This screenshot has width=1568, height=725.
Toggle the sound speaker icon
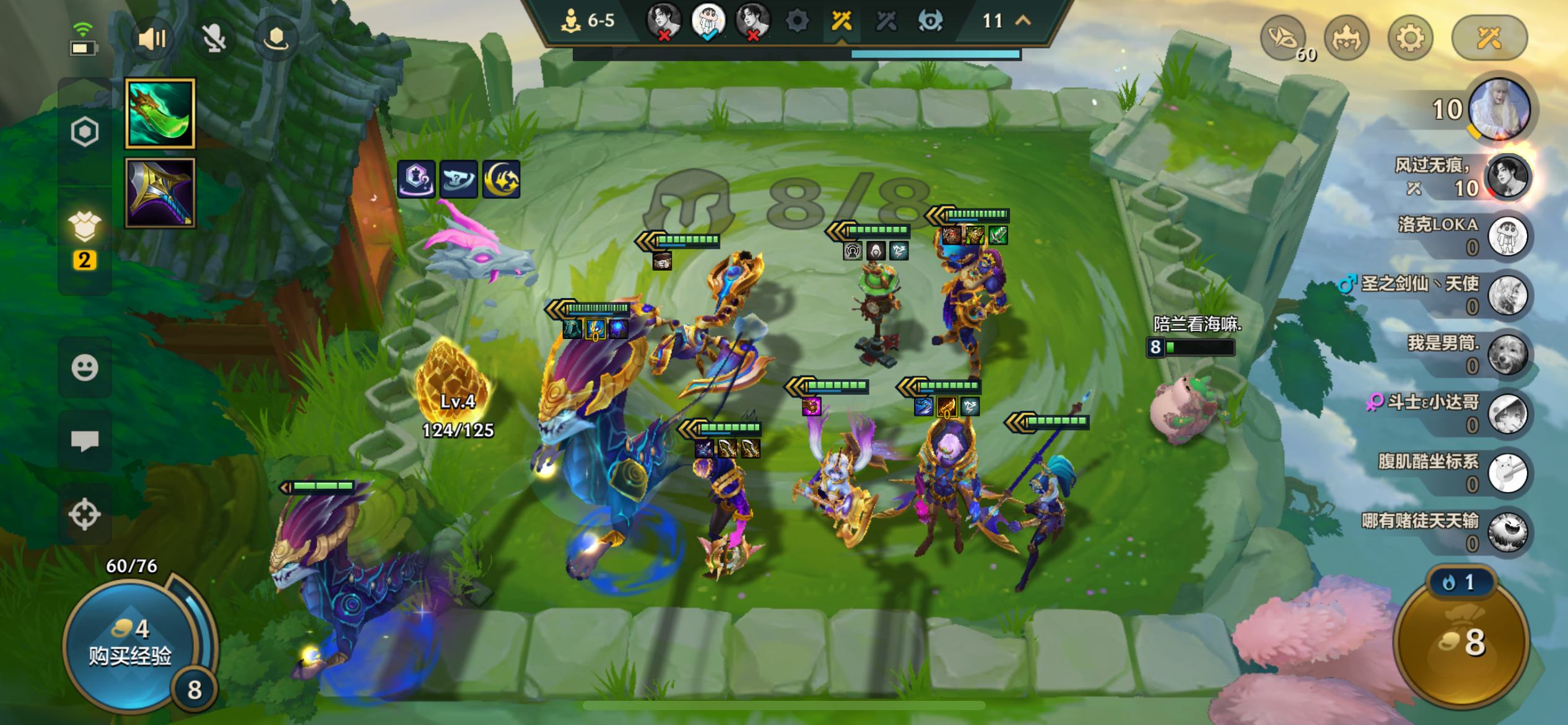[152, 39]
